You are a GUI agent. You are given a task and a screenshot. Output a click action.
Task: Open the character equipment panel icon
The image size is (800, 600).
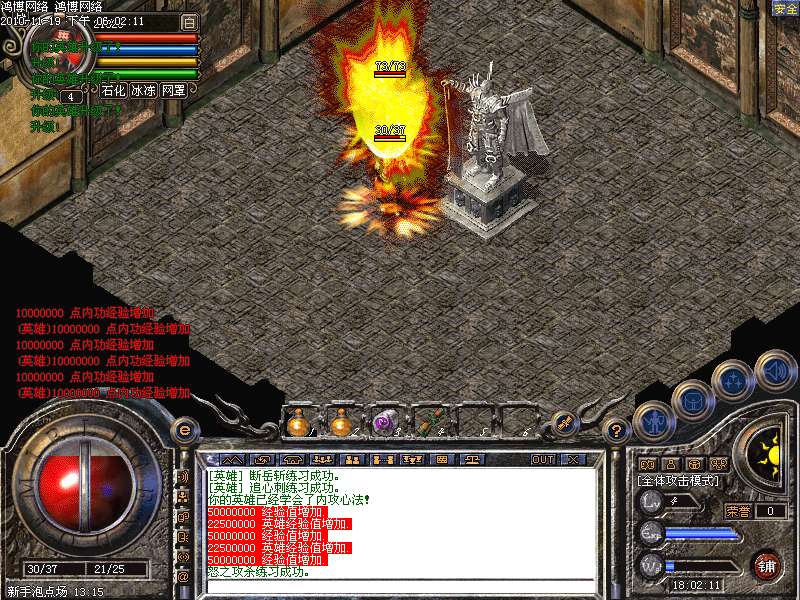tap(652, 422)
